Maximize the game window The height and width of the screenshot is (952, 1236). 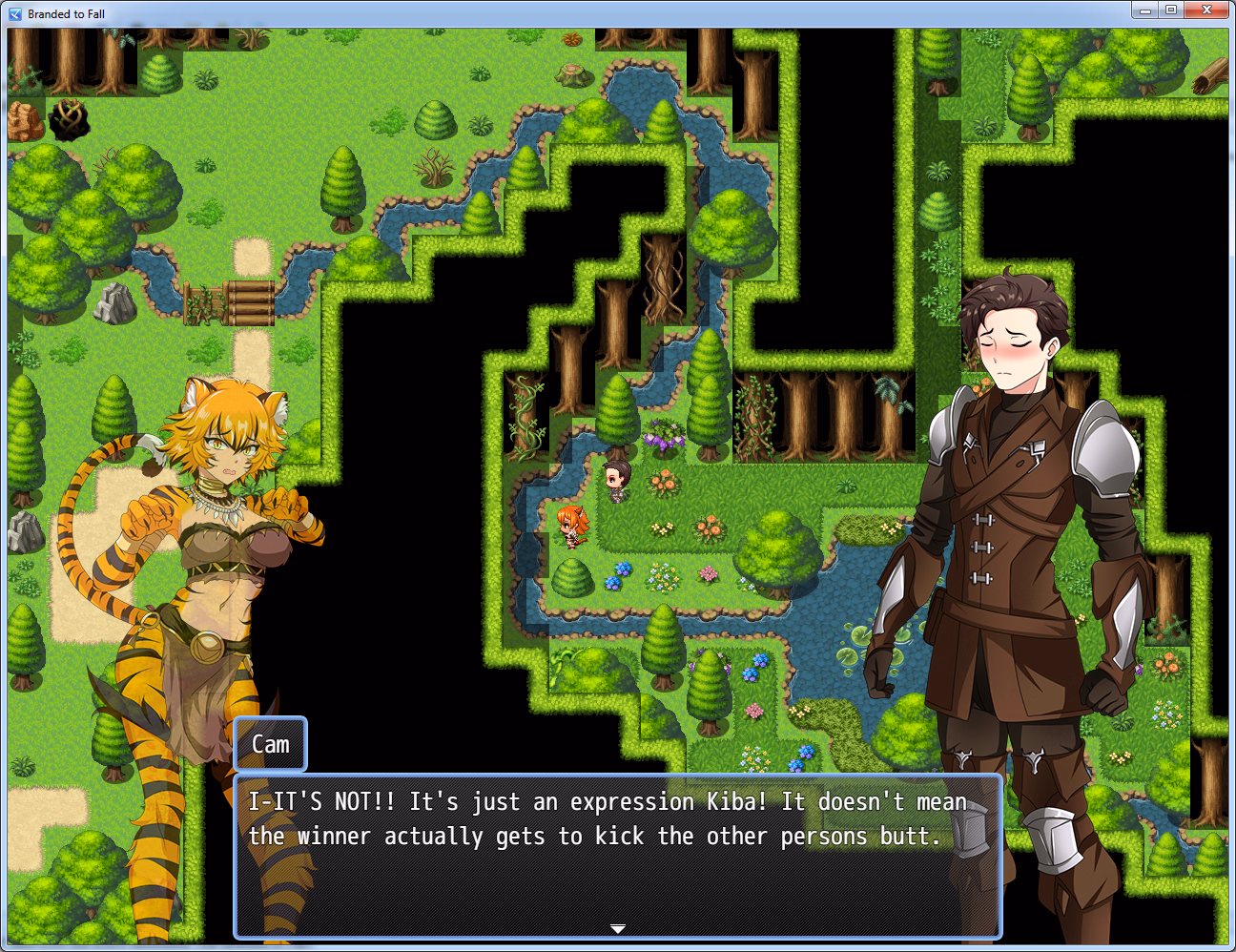(x=1171, y=10)
